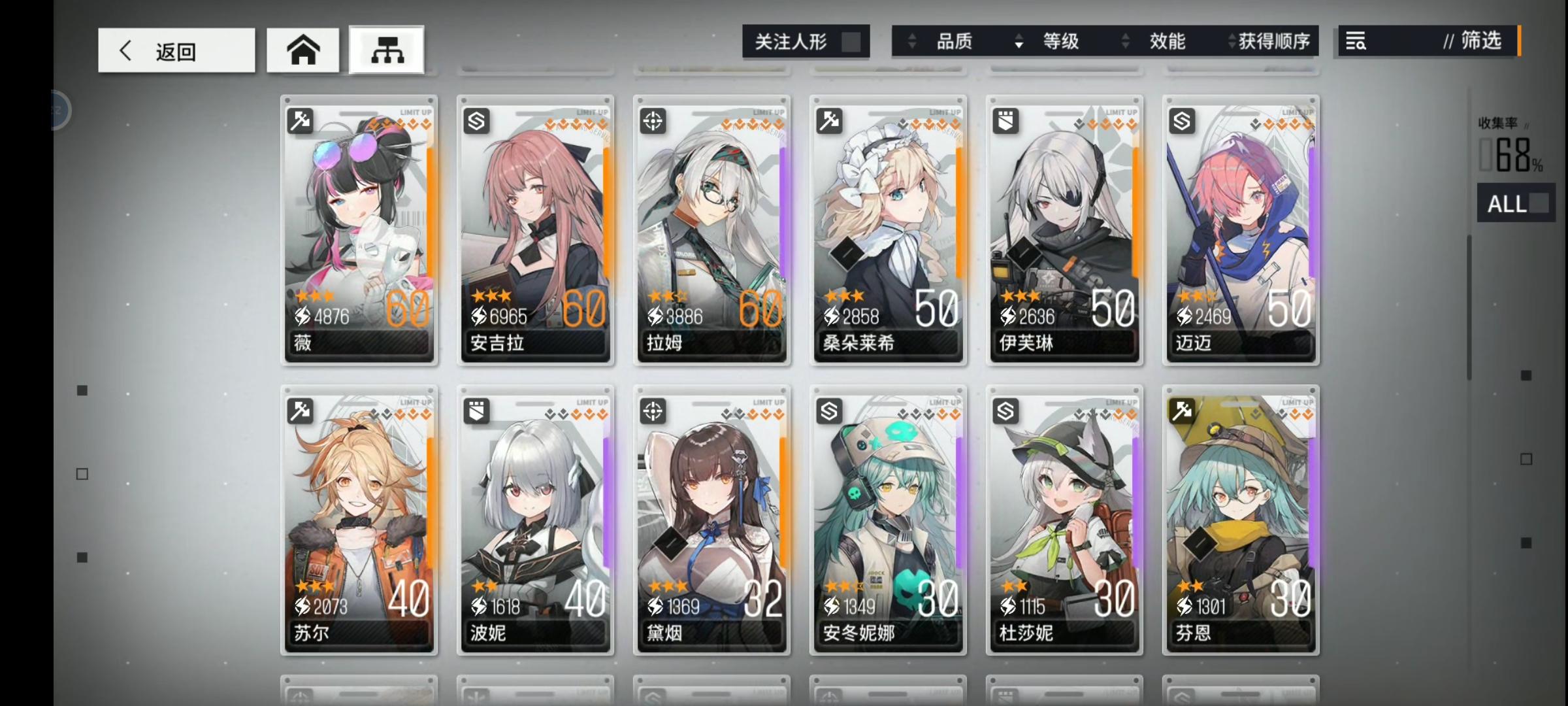Click the hammer class icon on 苏尔's card
Screen dimensions: 1568x706
click(300, 411)
